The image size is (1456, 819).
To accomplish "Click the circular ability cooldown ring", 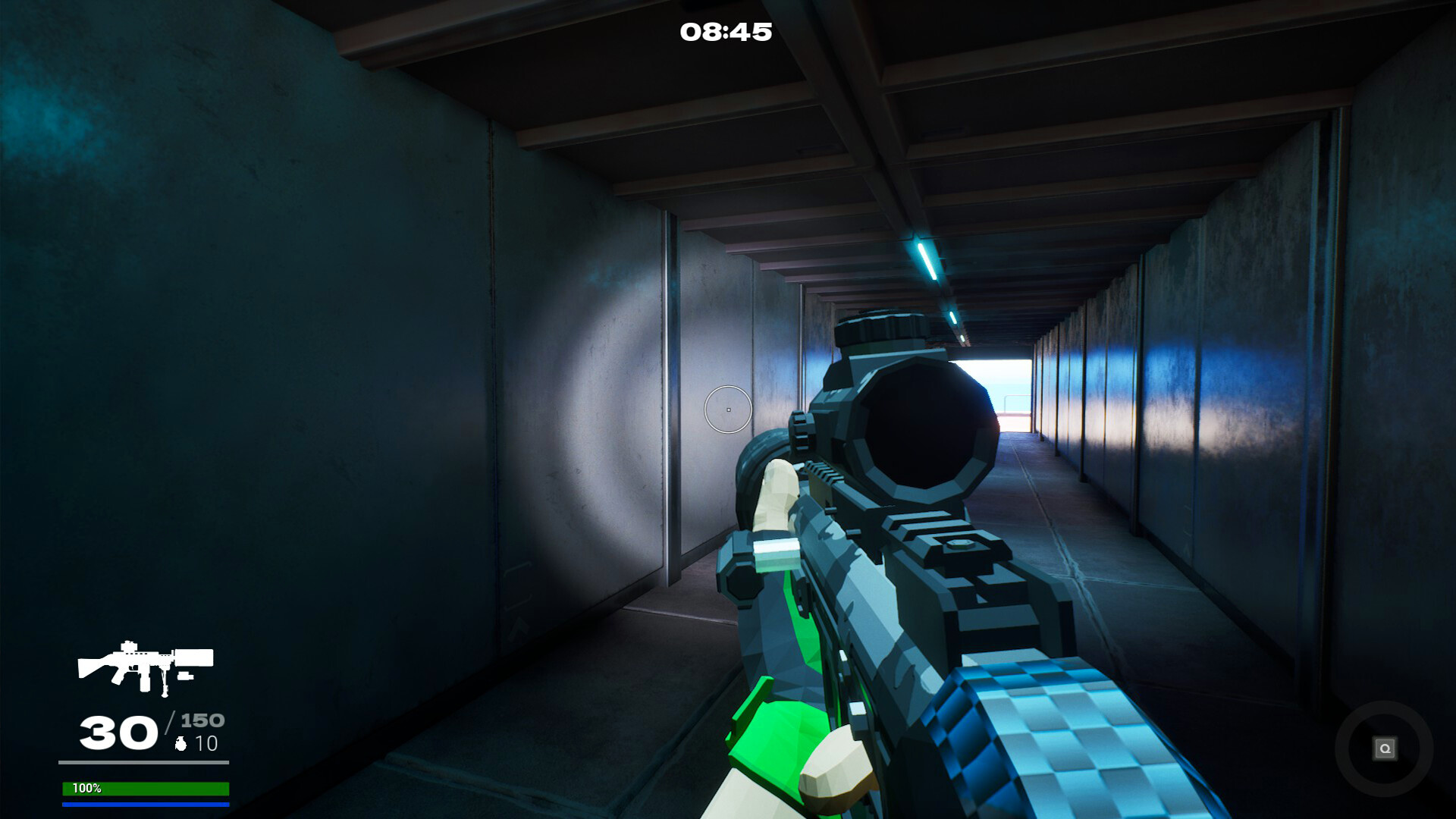I will [1385, 749].
